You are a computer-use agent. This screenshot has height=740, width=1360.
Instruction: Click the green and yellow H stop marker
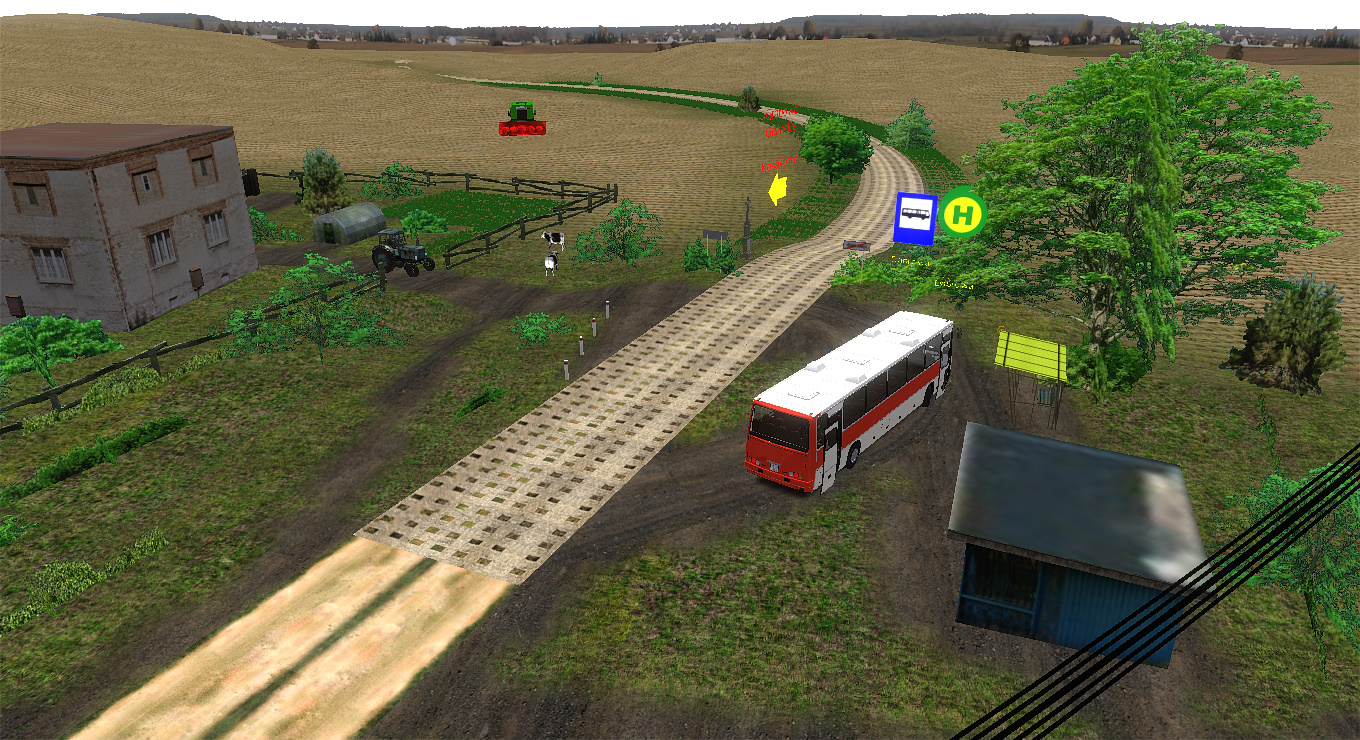[x=964, y=213]
